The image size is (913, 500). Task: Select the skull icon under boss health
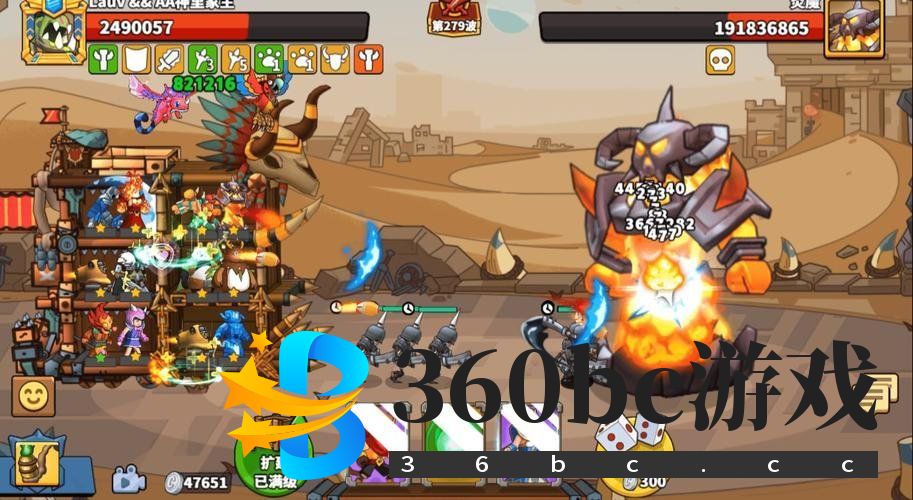tap(720, 60)
